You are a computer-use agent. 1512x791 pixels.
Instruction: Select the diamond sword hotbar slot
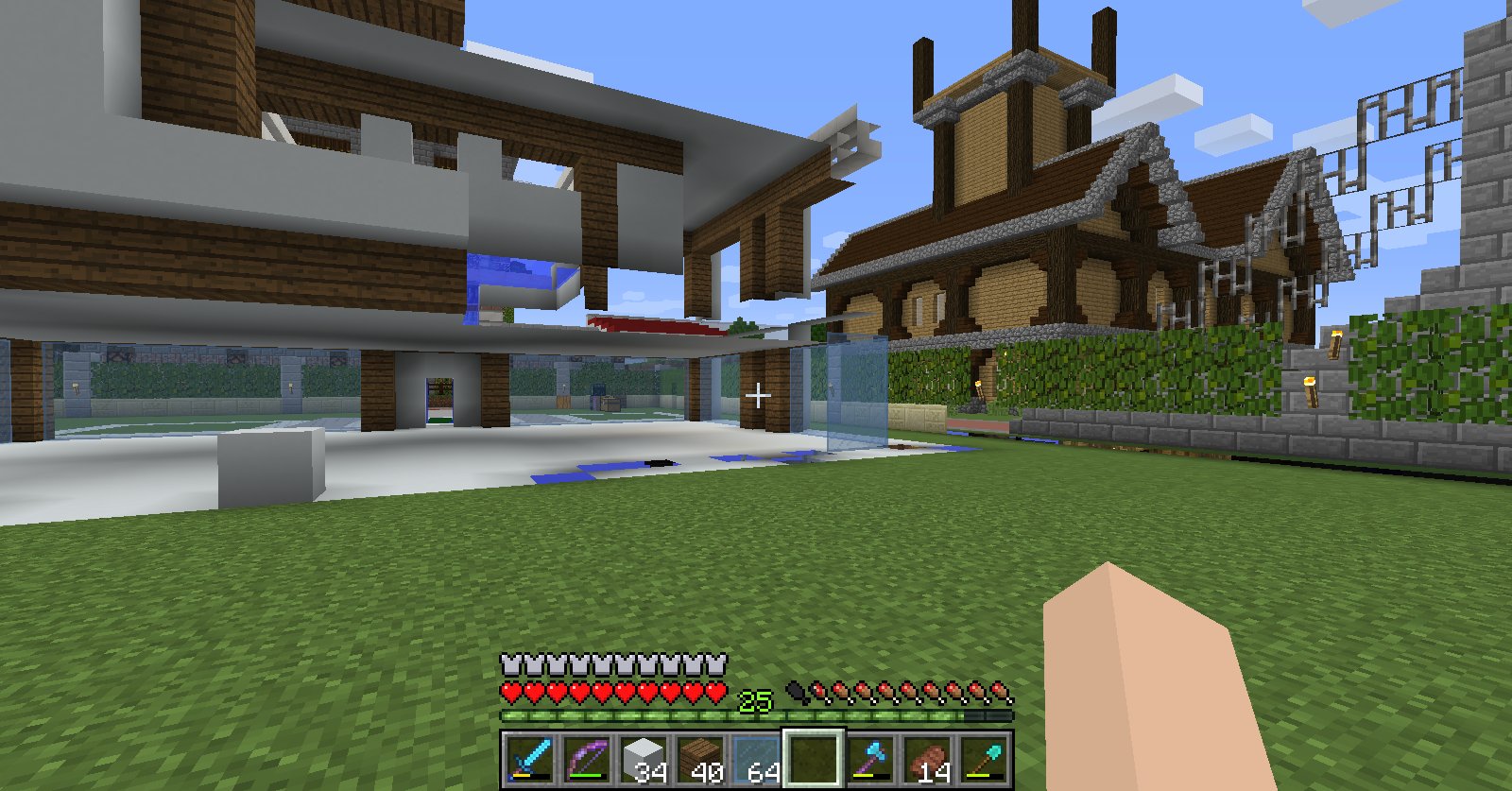coord(530,758)
